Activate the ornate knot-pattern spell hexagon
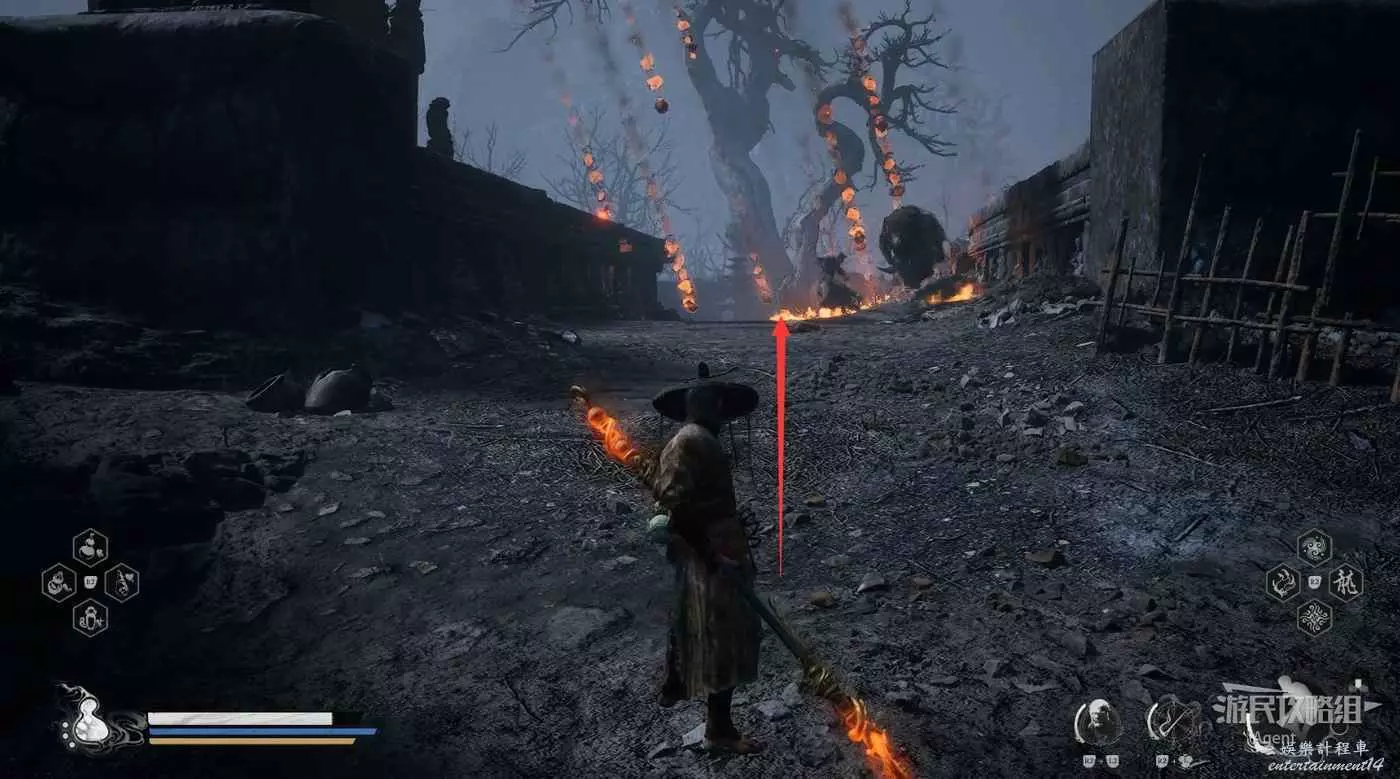The height and width of the screenshot is (779, 1400). (1314, 617)
